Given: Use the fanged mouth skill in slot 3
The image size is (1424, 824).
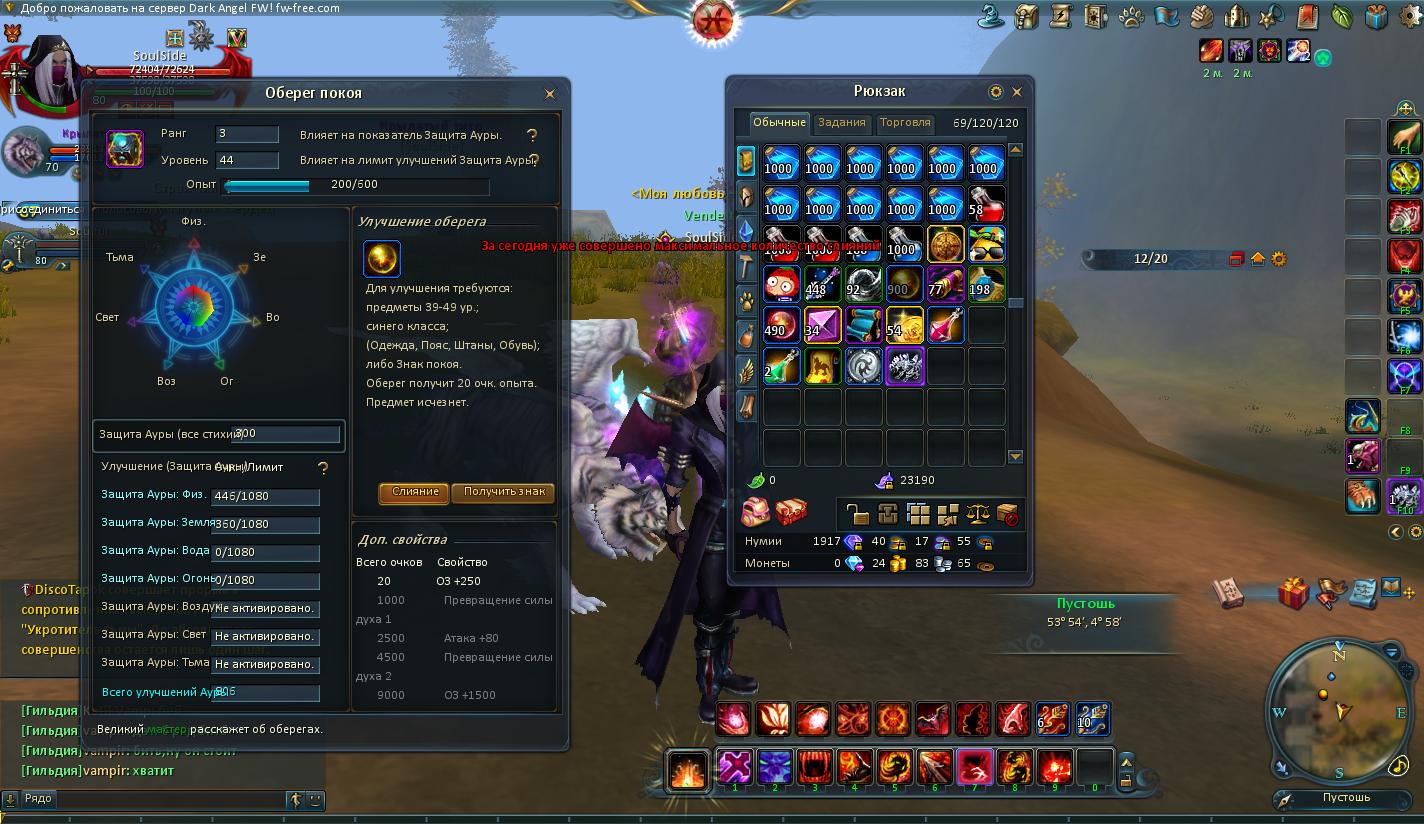Looking at the screenshot, I should click(x=815, y=767).
